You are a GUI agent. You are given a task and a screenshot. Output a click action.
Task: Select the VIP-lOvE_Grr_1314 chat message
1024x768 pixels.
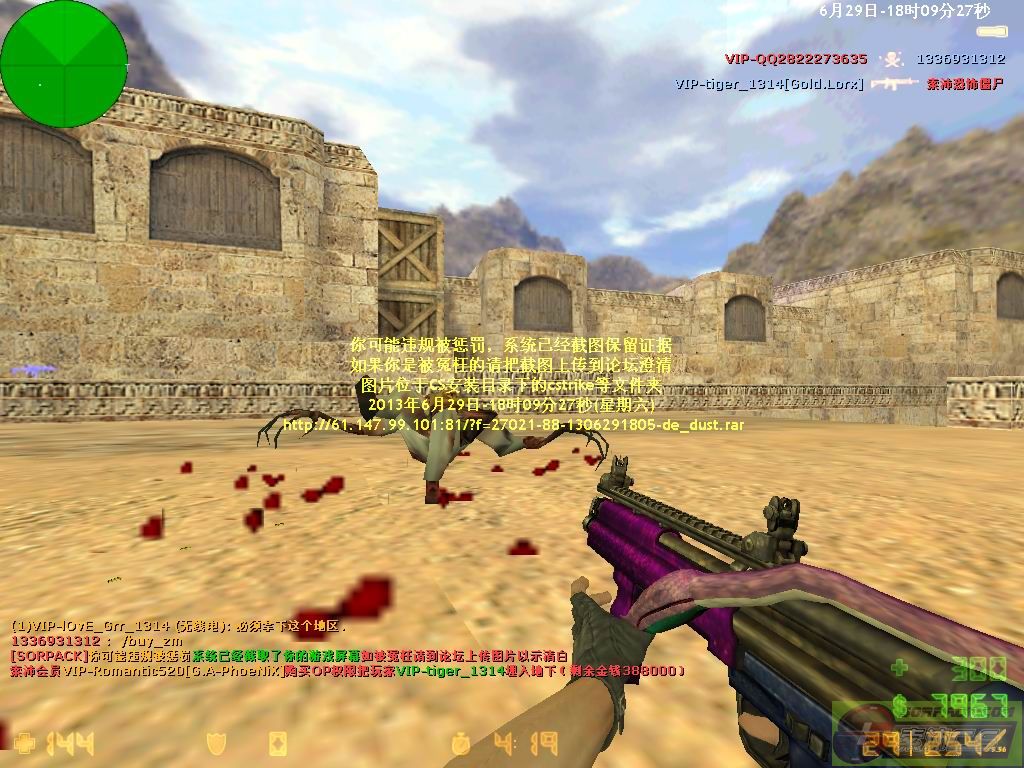point(178,627)
